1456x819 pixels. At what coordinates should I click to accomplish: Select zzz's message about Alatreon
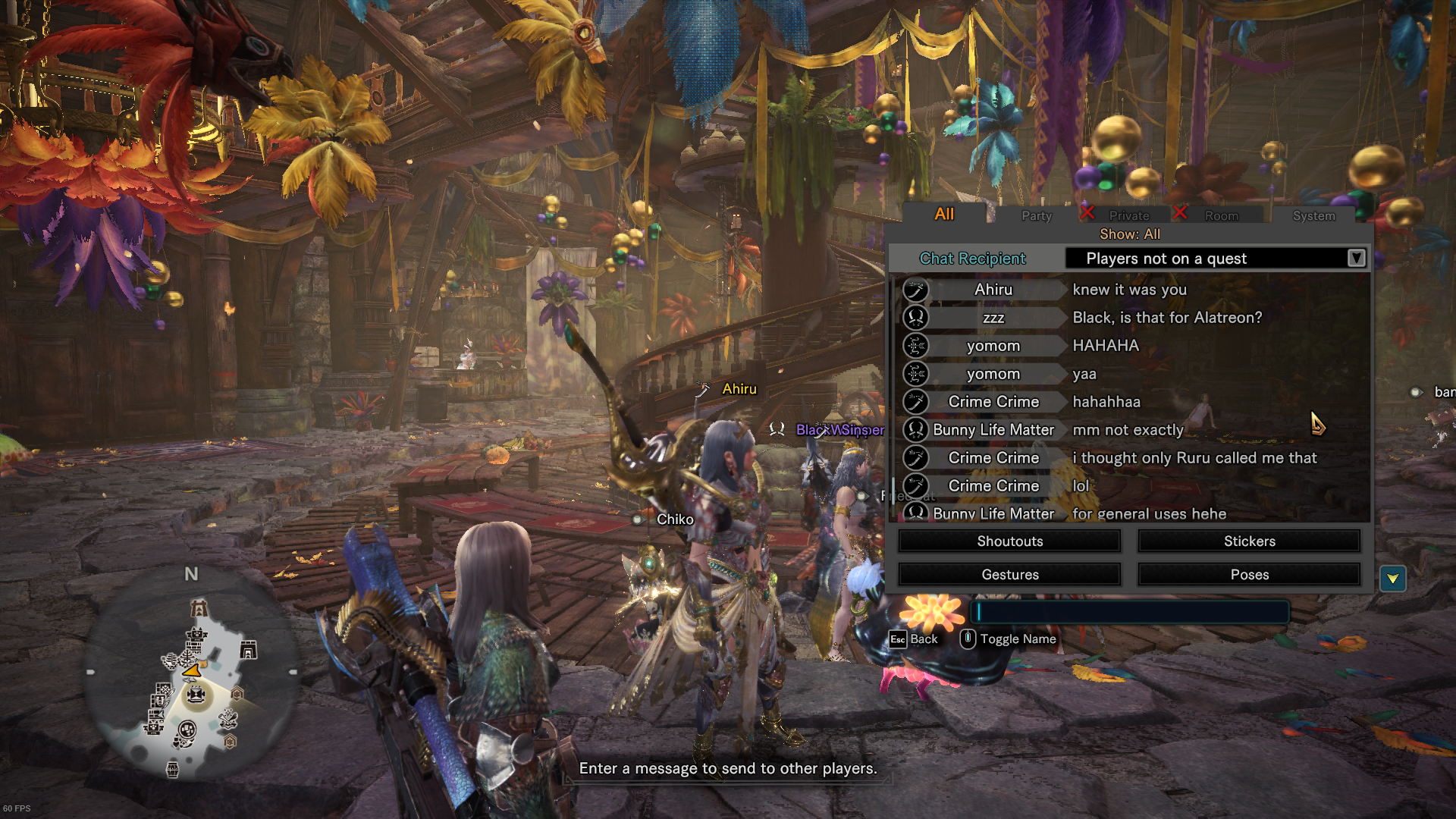tap(1130, 318)
